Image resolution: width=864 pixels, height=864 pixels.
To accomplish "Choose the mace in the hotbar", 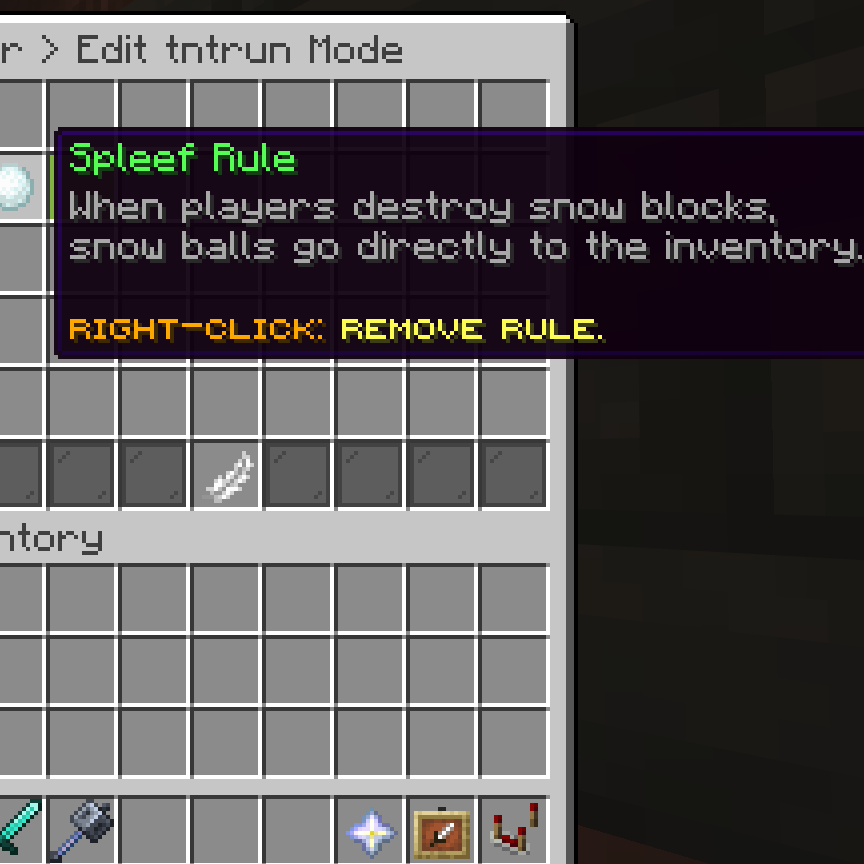I will point(82,828).
